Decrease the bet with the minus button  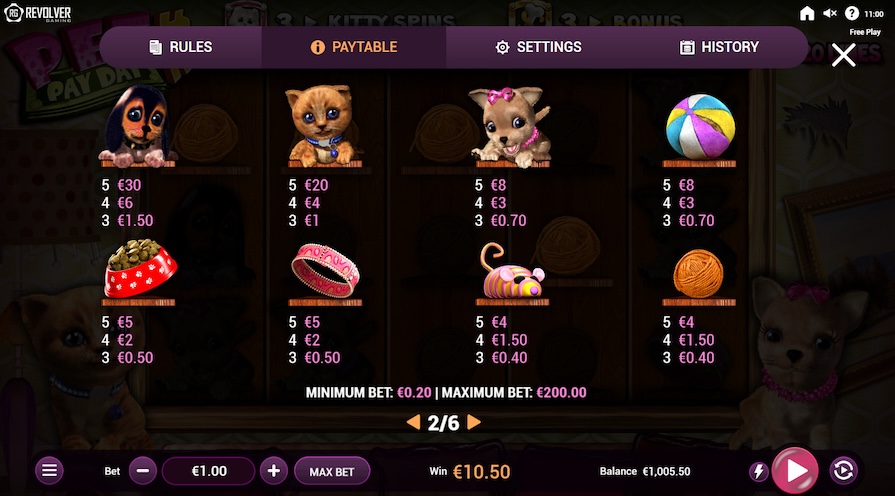click(143, 471)
